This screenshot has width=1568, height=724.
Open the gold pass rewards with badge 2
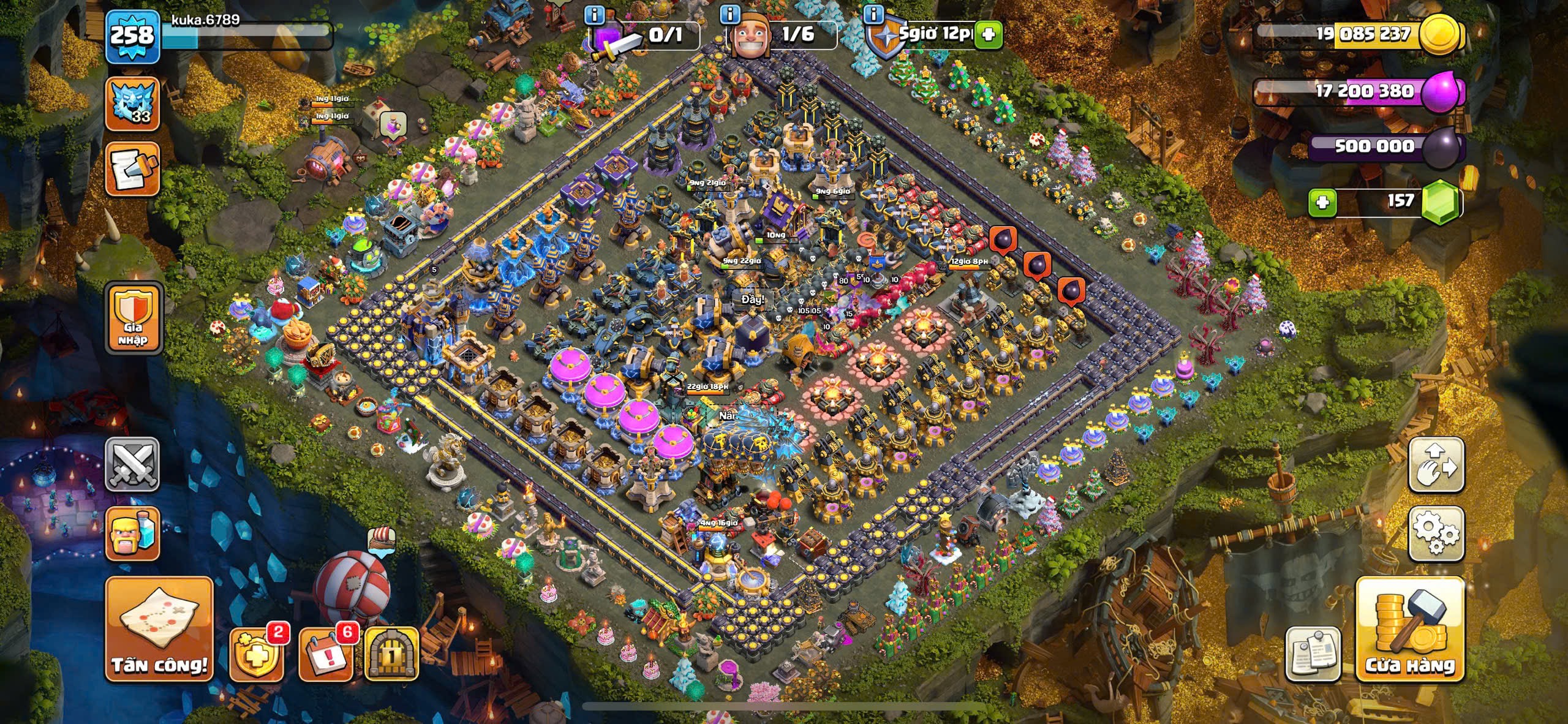tap(256, 655)
